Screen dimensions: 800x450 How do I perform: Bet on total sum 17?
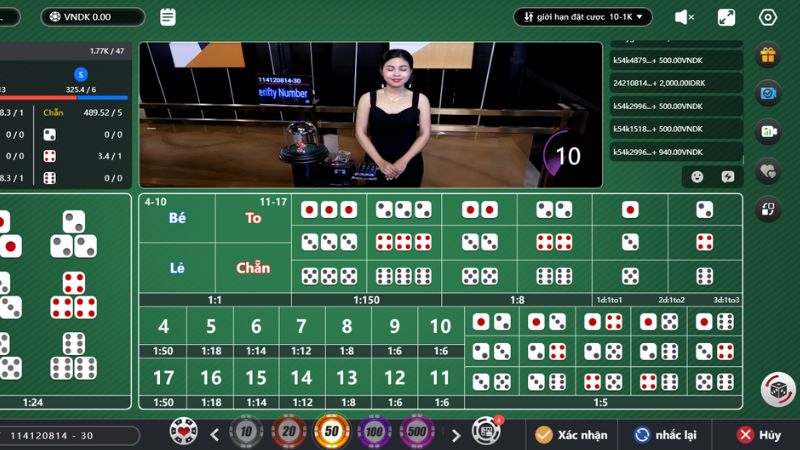tap(163, 378)
